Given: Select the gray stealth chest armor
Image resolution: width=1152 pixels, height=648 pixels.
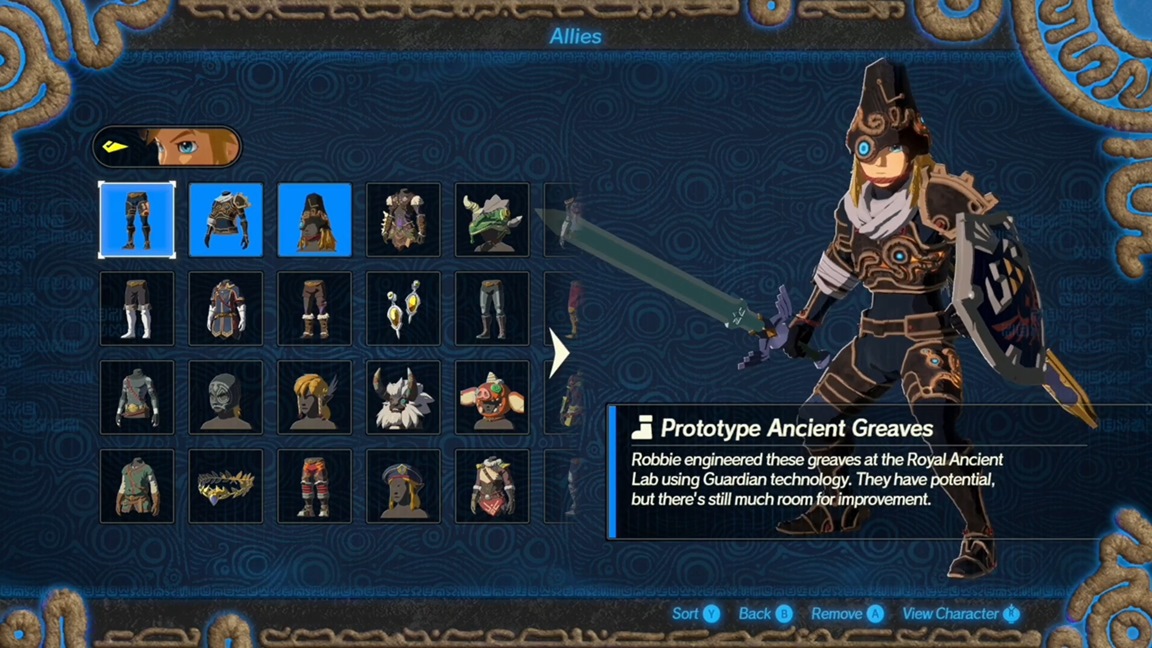Looking at the screenshot, I should coord(137,397).
